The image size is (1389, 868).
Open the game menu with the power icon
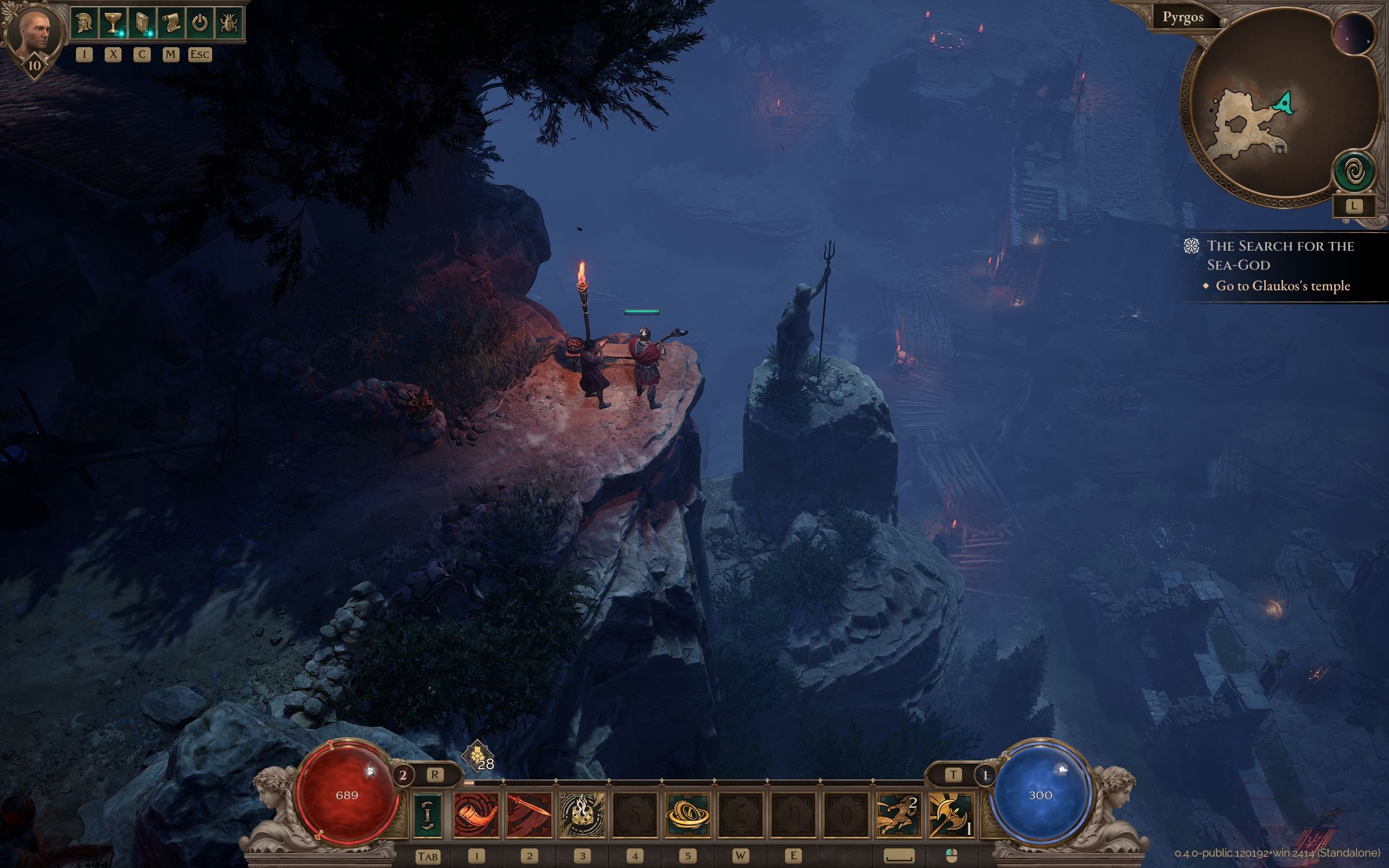(x=199, y=23)
